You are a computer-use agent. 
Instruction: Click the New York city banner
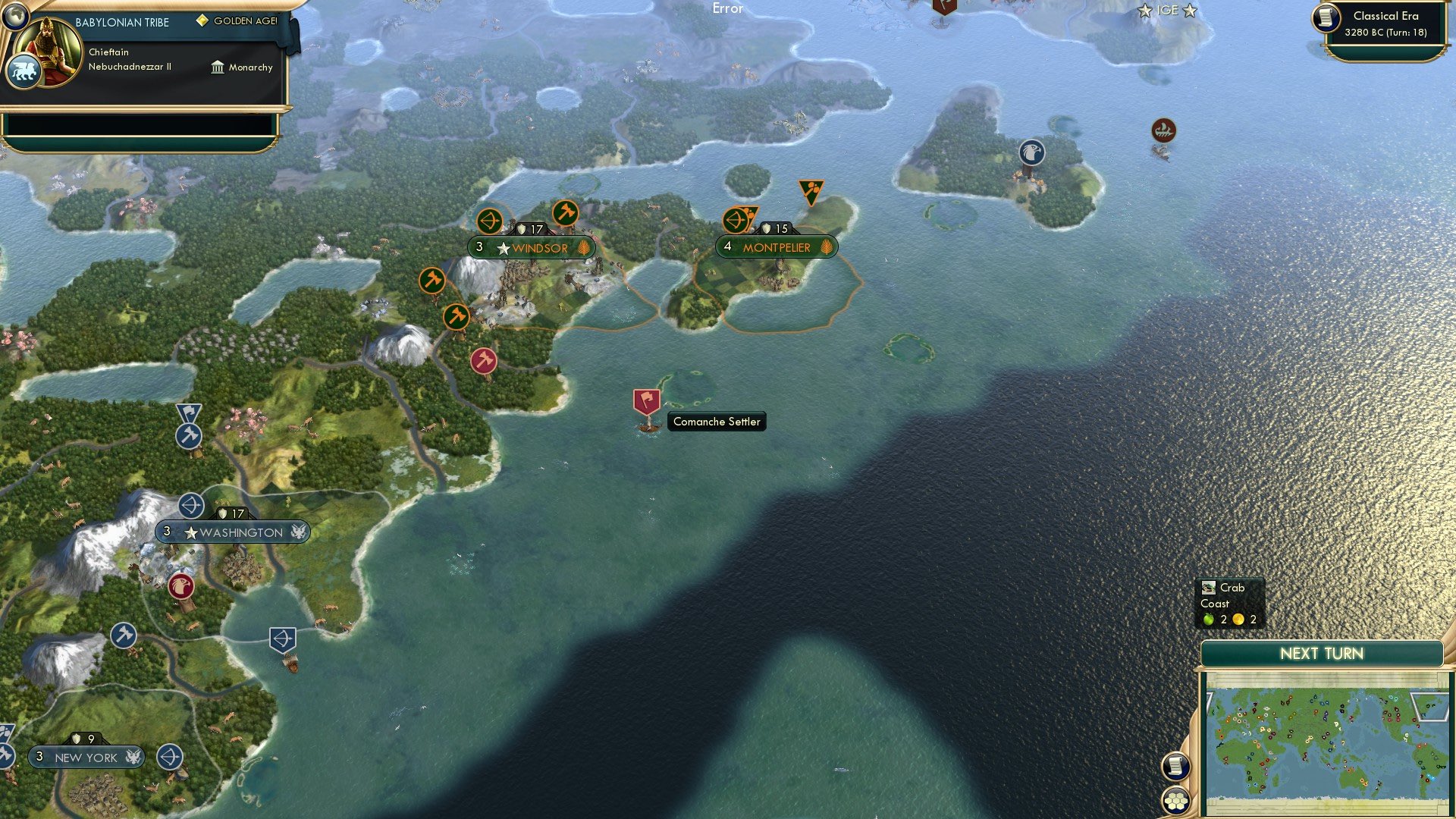point(86,758)
